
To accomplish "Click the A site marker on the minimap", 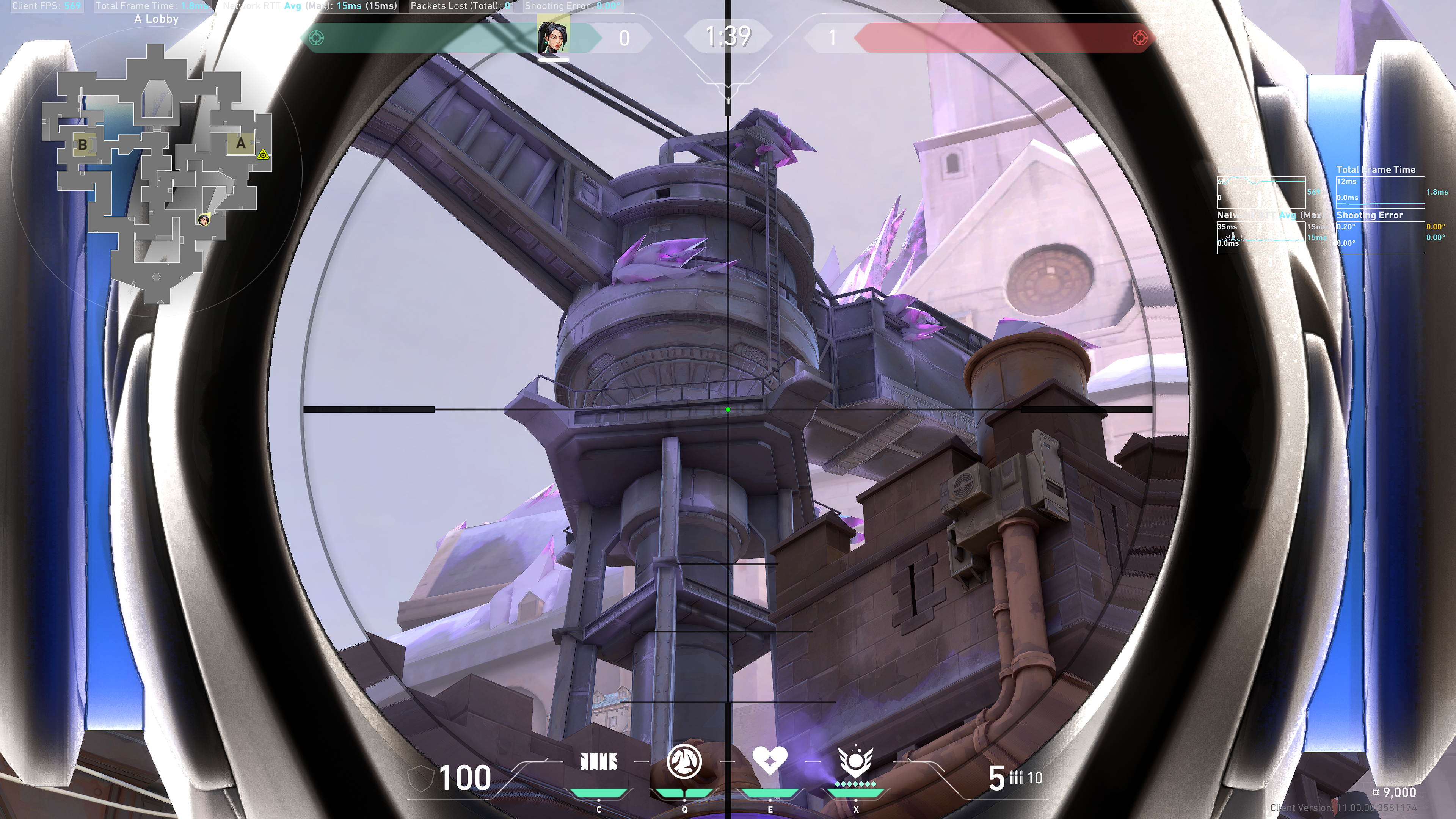I will coord(241,144).
